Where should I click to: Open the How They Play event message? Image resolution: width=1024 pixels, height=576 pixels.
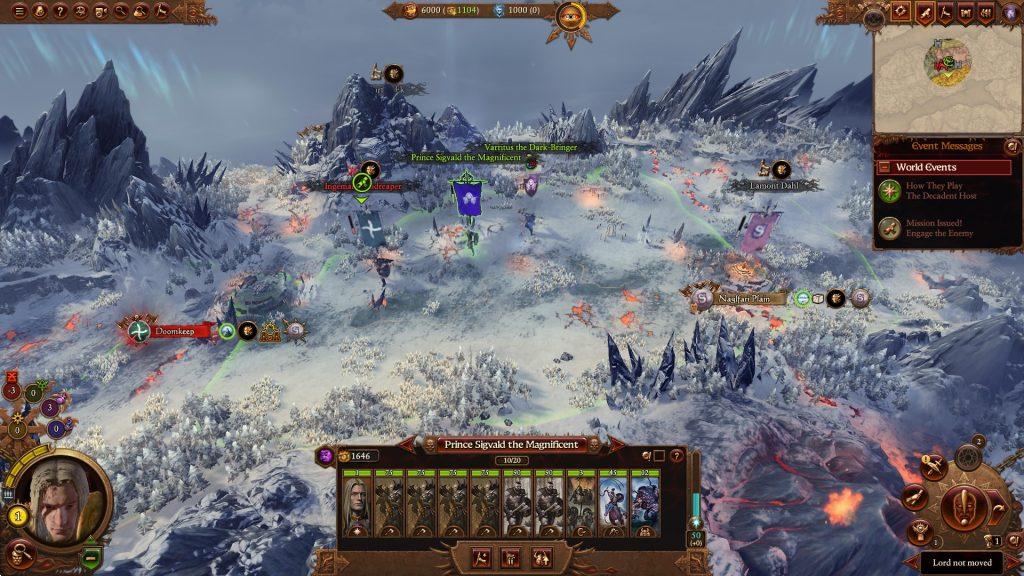(927, 190)
